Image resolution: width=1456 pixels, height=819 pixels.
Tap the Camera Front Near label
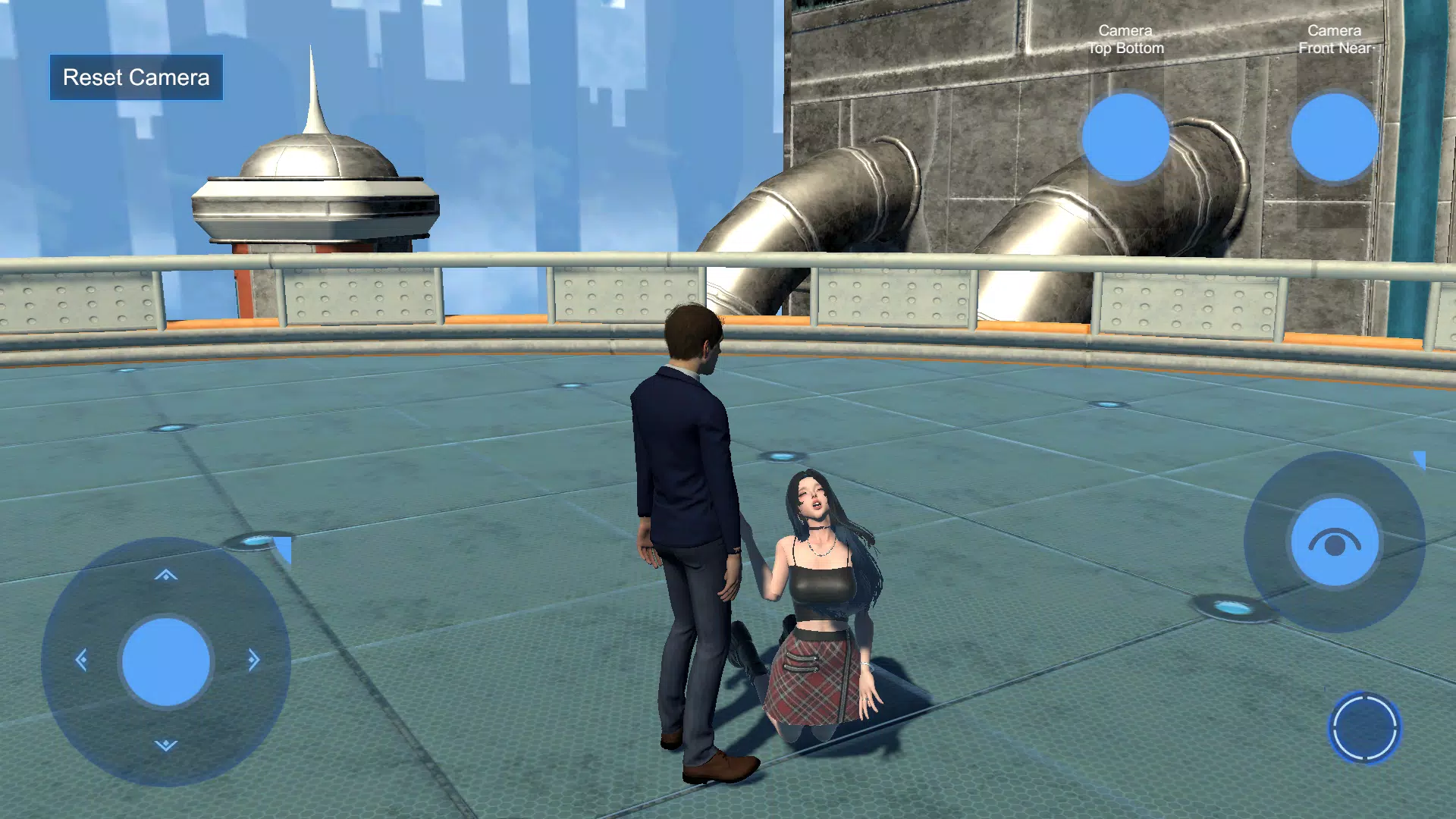point(1334,39)
